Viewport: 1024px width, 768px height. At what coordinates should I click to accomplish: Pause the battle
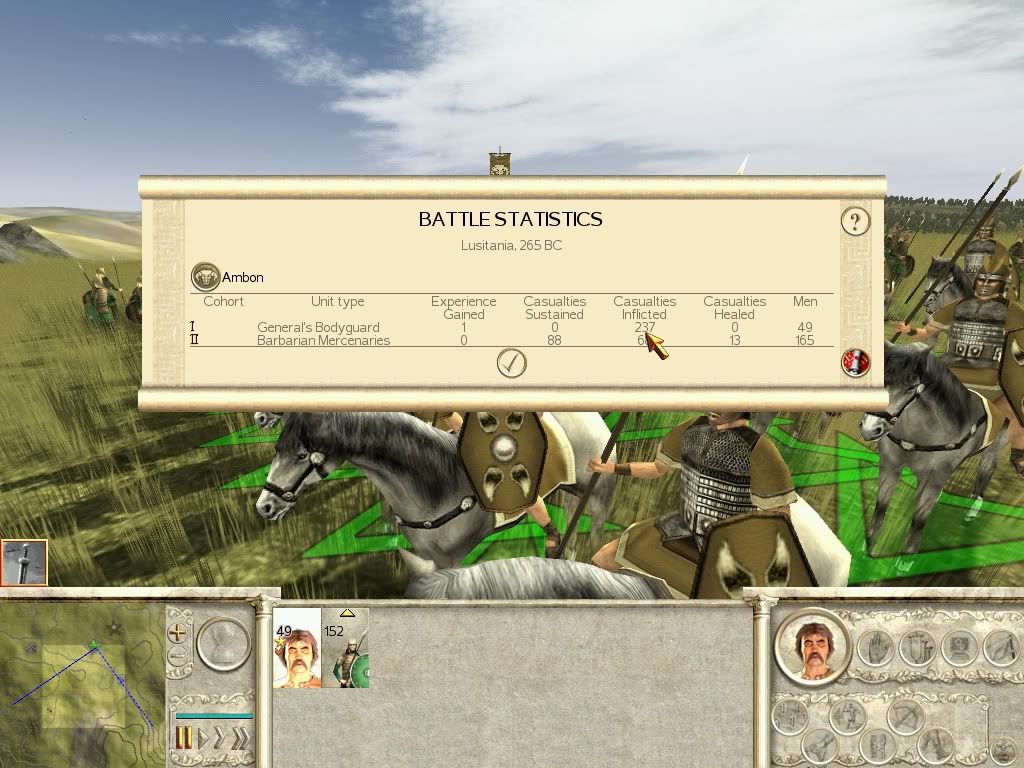tap(184, 739)
